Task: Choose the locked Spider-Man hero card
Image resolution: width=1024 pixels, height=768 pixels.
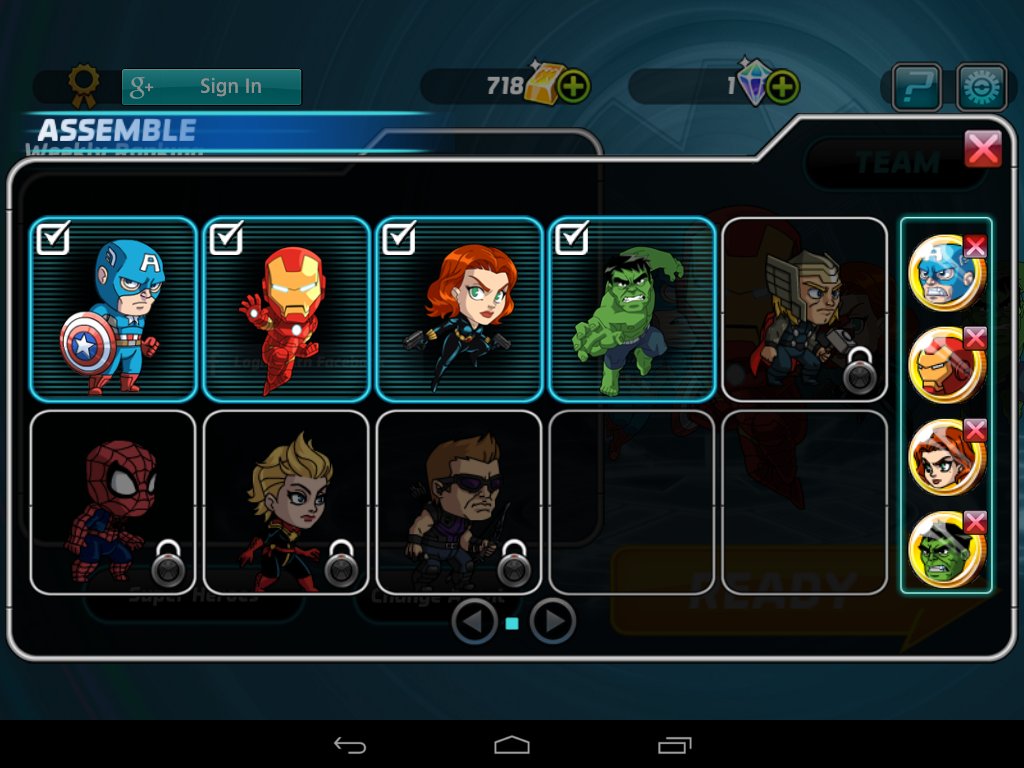Action: click(x=113, y=502)
